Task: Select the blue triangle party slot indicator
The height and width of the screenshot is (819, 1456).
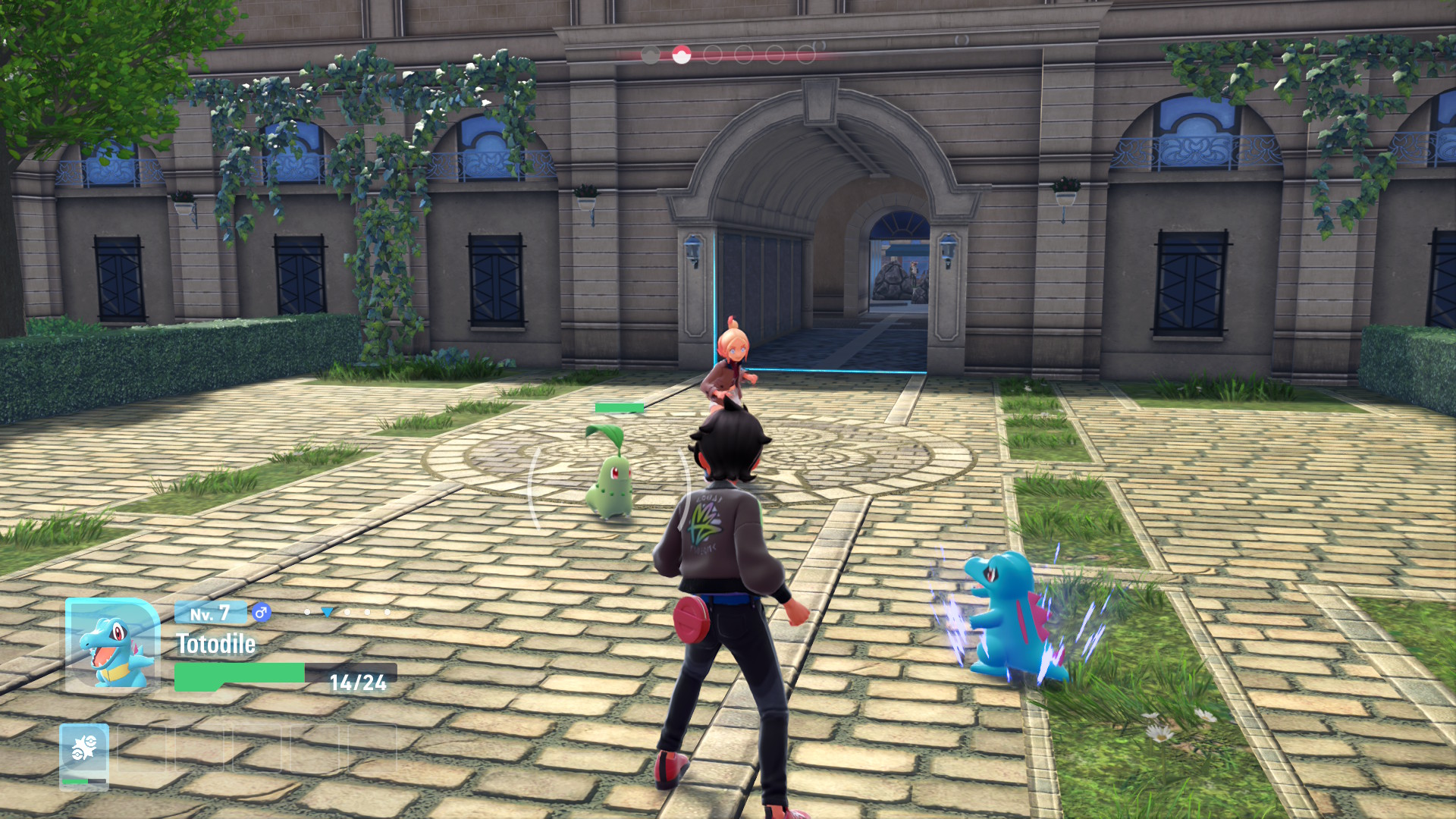Action: [327, 612]
